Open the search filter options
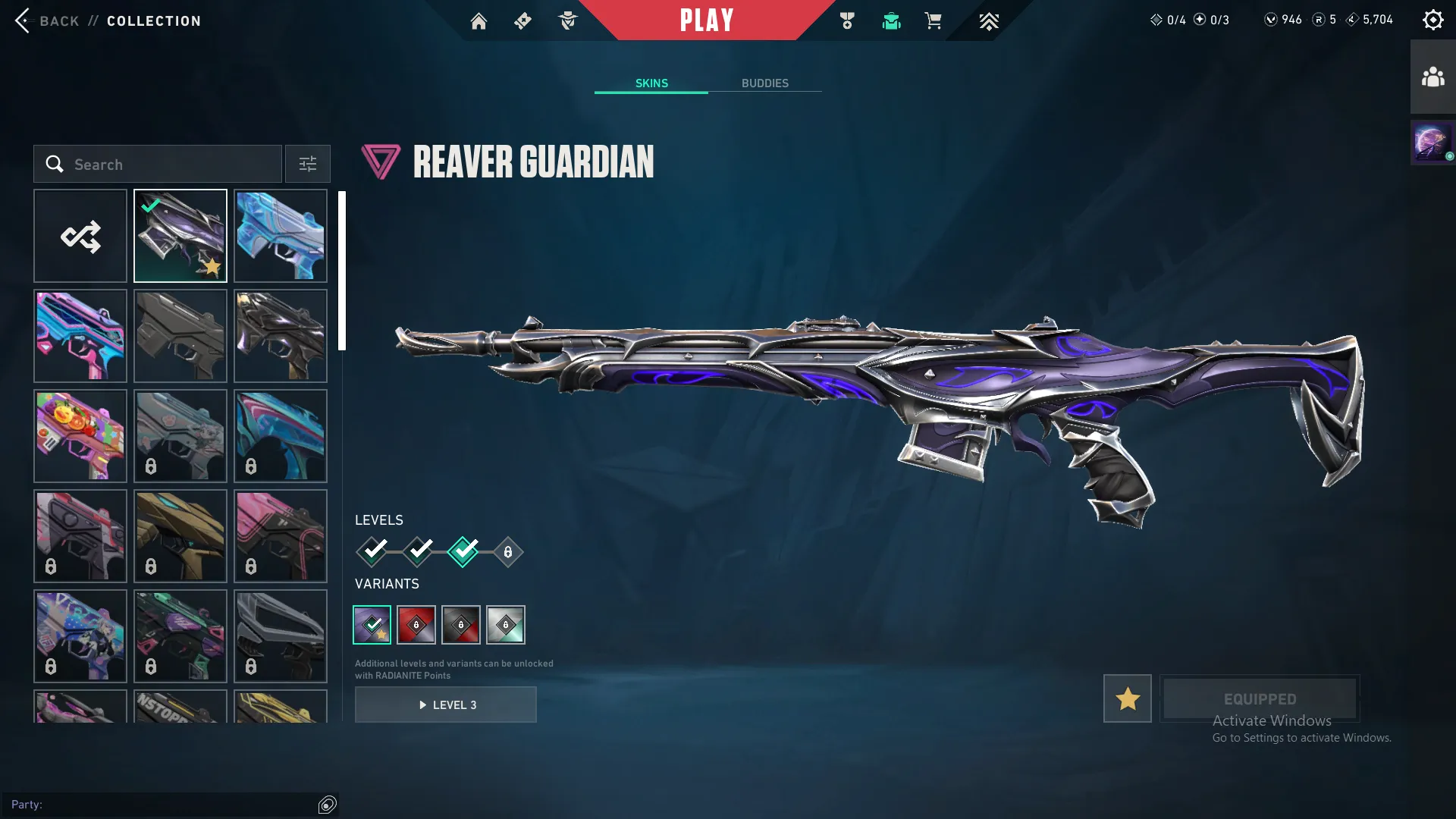 coord(307,164)
